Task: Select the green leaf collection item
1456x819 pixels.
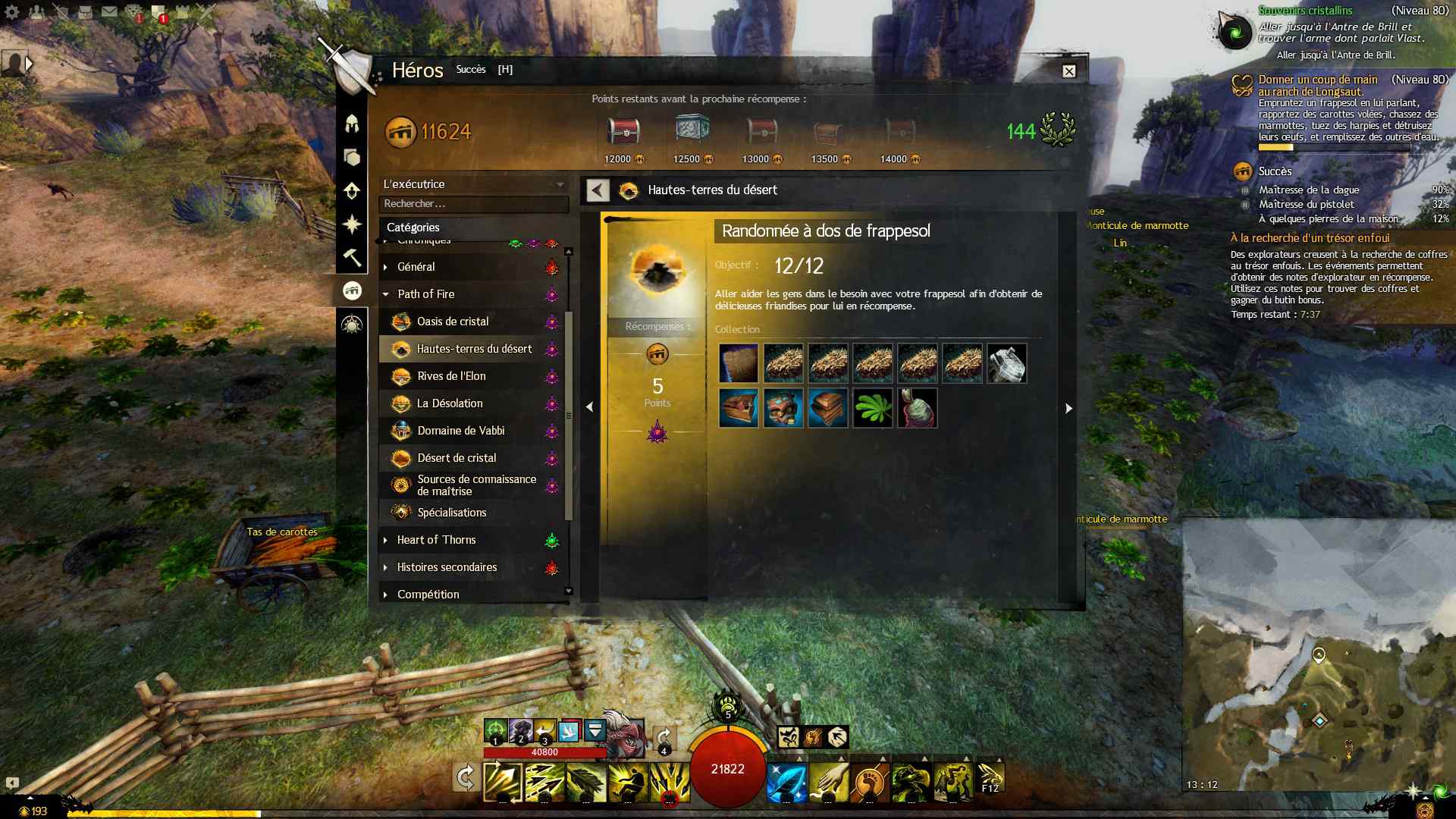Action: click(x=872, y=408)
